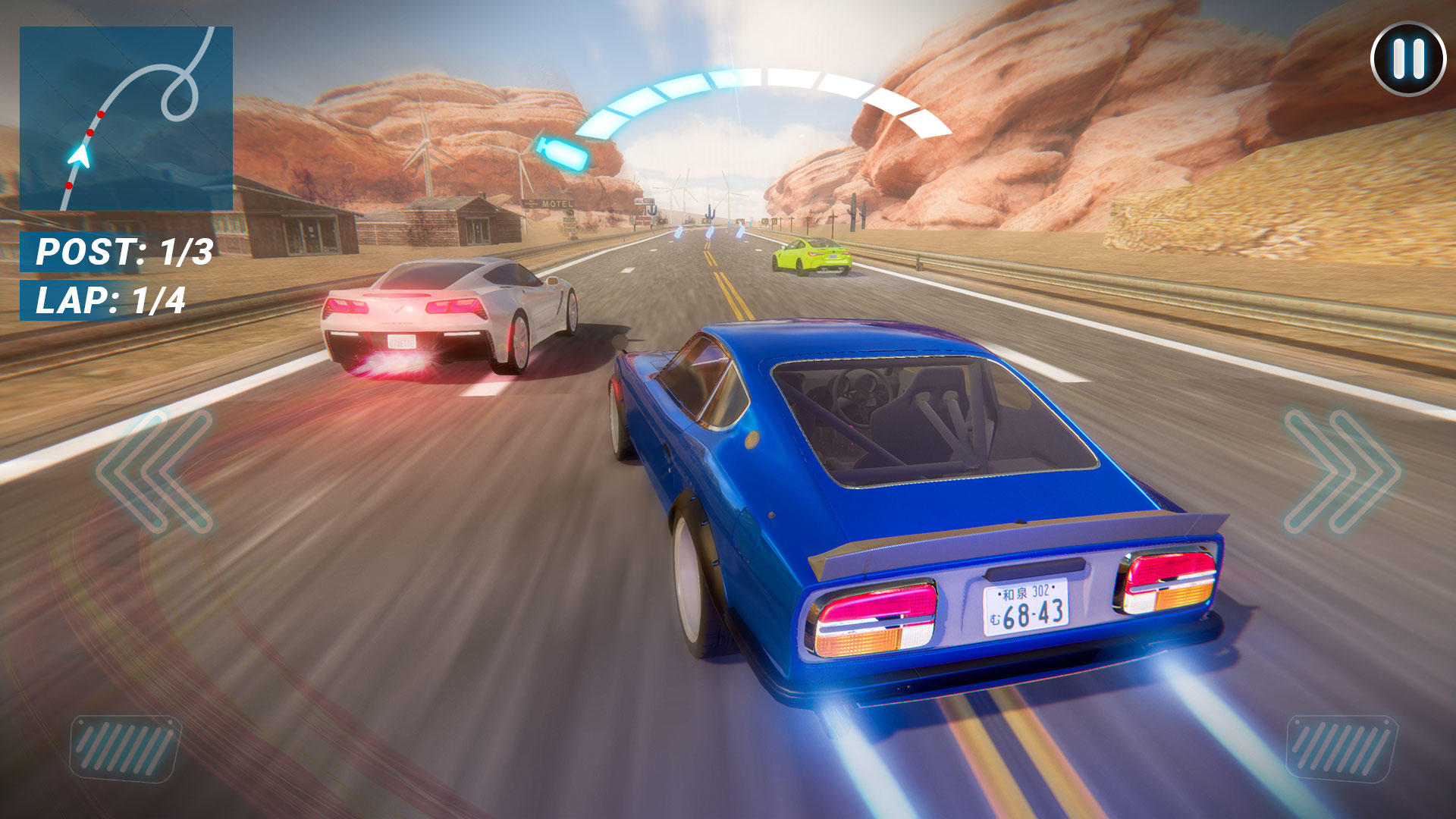Tap the pause button's double-bar symbol
1456x819 pixels.
[1408, 57]
